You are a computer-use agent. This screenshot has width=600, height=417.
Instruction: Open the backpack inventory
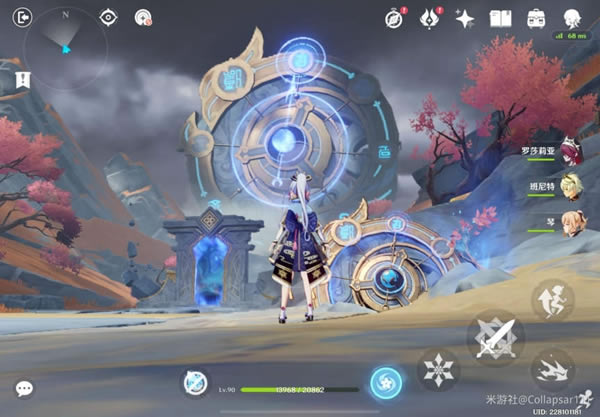pyautogui.click(x=536, y=17)
